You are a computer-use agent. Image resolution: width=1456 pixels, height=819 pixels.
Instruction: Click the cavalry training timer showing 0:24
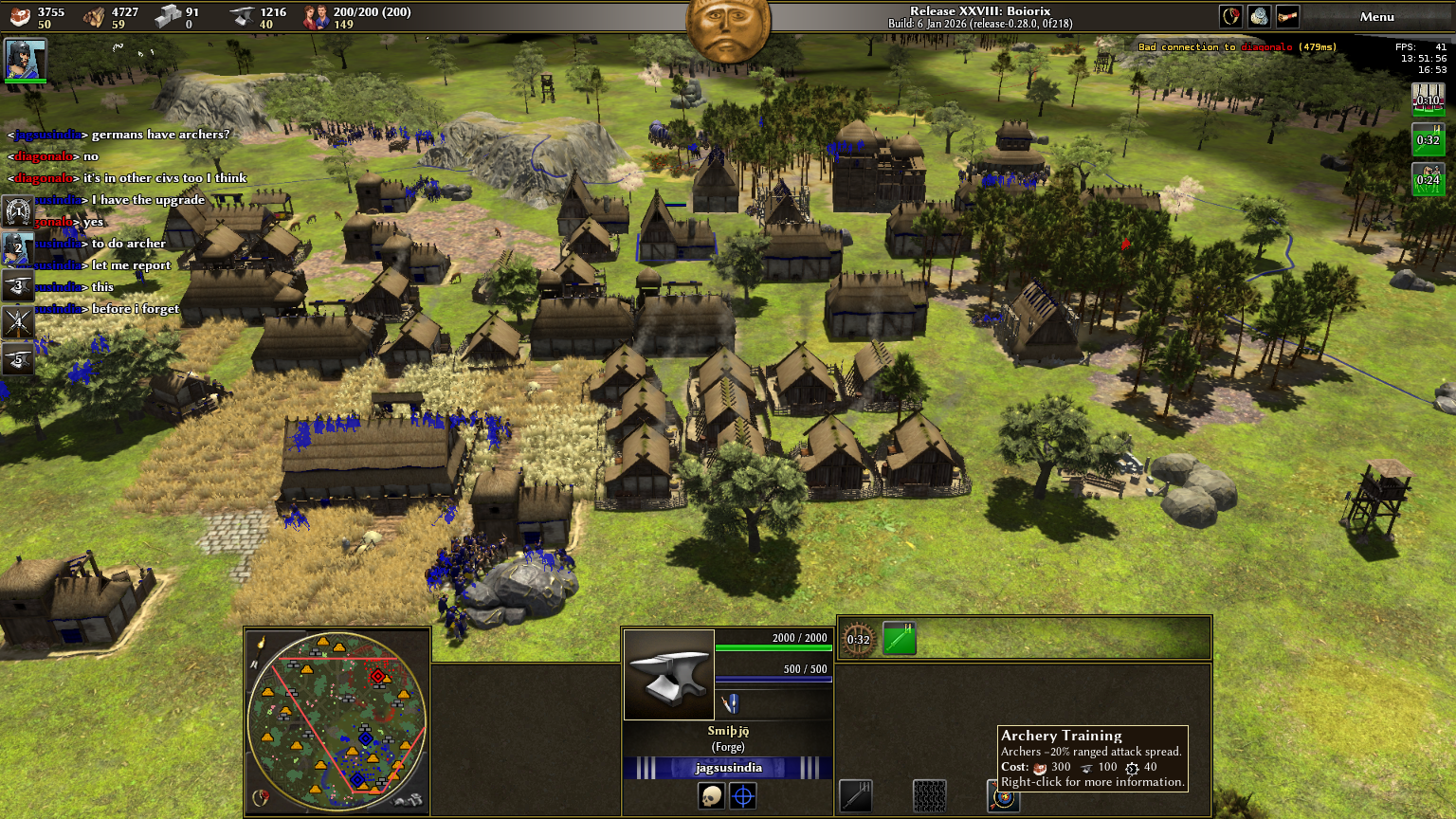[1428, 178]
